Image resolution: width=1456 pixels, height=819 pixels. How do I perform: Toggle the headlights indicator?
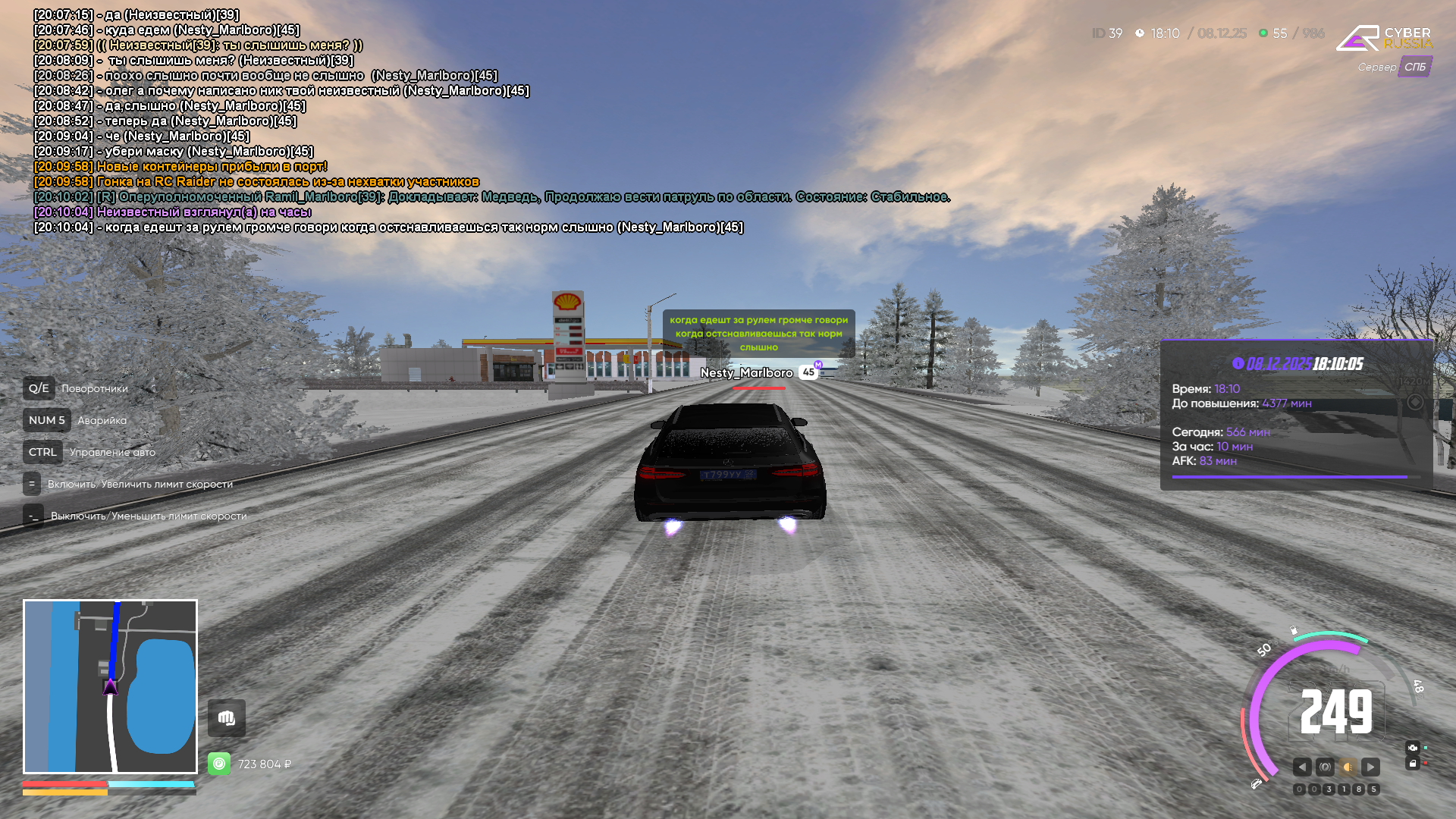click(1348, 767)
